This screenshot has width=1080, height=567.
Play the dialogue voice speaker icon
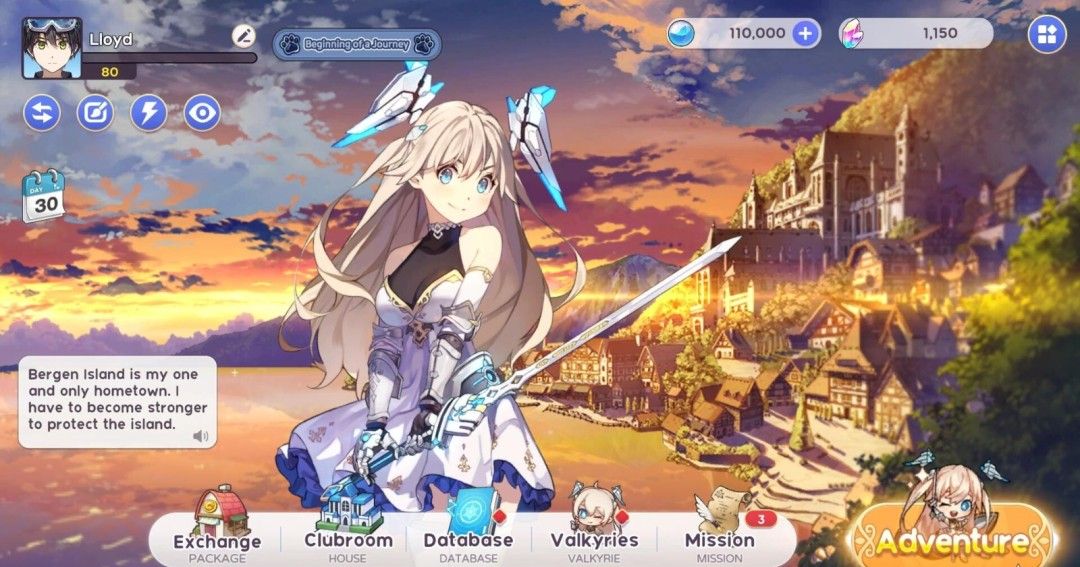click(x=200, y=436)
